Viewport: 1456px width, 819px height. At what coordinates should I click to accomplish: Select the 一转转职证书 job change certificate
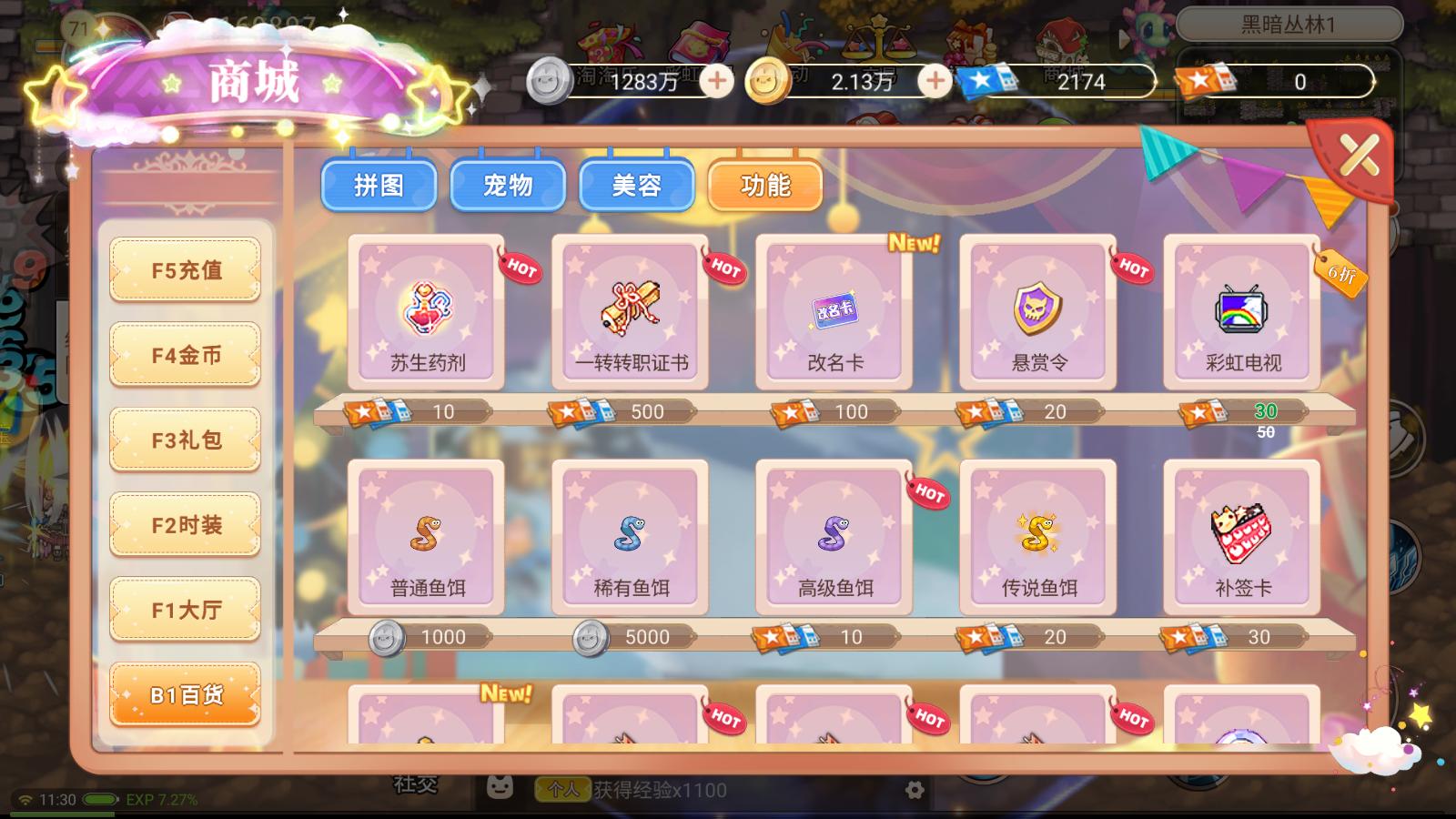631,314
